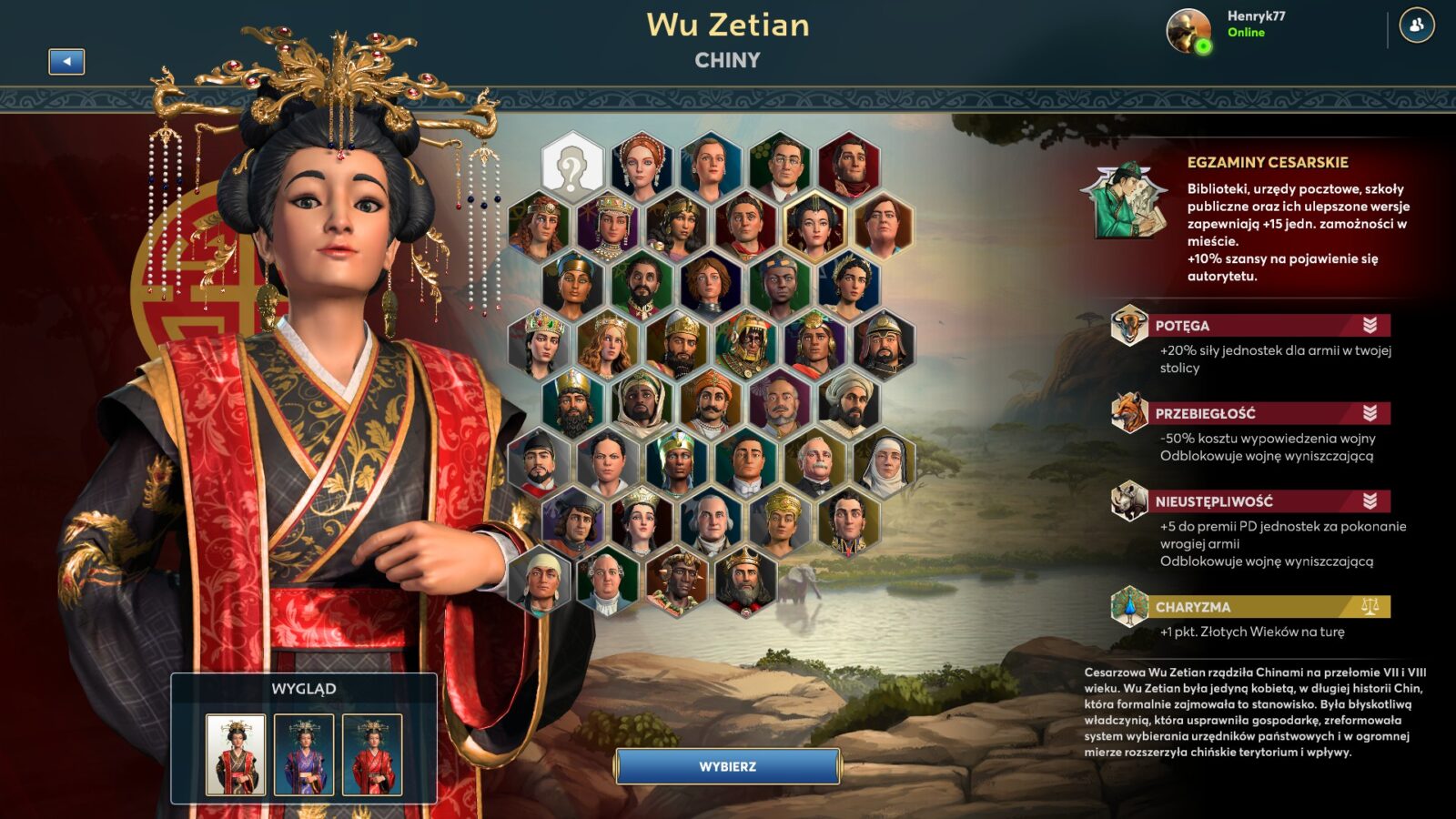Viewport: 1456px width, 819px height.
Task: Select the all-red robe appearance thumbnail
Action: pyautogui.click(x=372, y=754)
